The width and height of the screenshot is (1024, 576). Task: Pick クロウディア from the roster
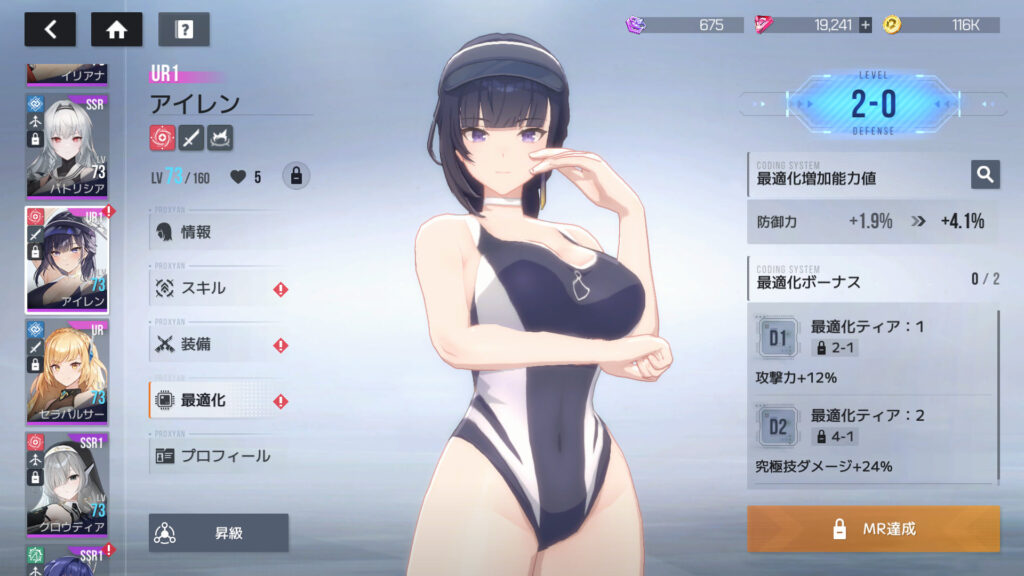coord(66,484)
